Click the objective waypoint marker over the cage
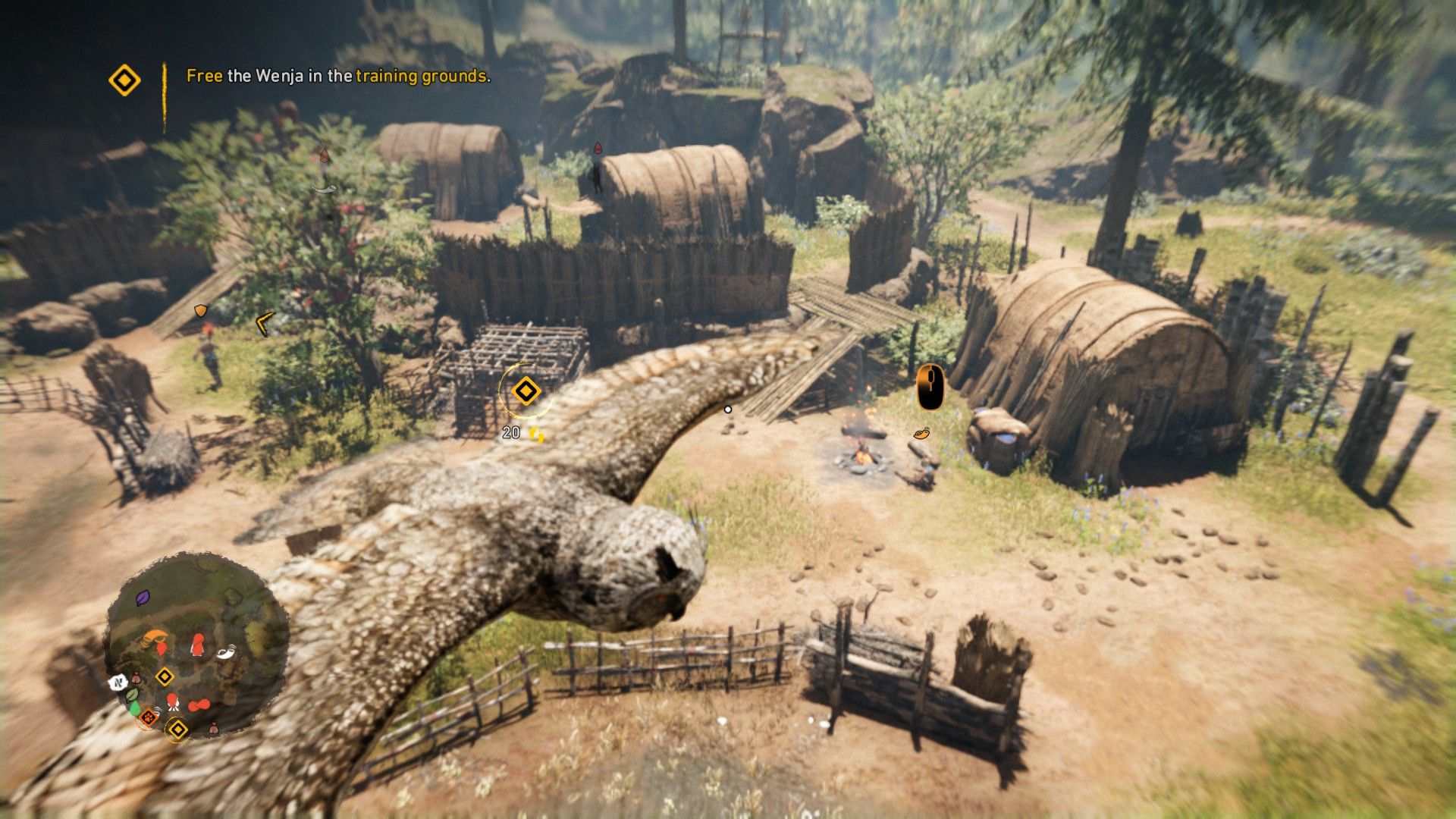The width and height of the screenshot is (1456, 819). click(x=525, y=391)
